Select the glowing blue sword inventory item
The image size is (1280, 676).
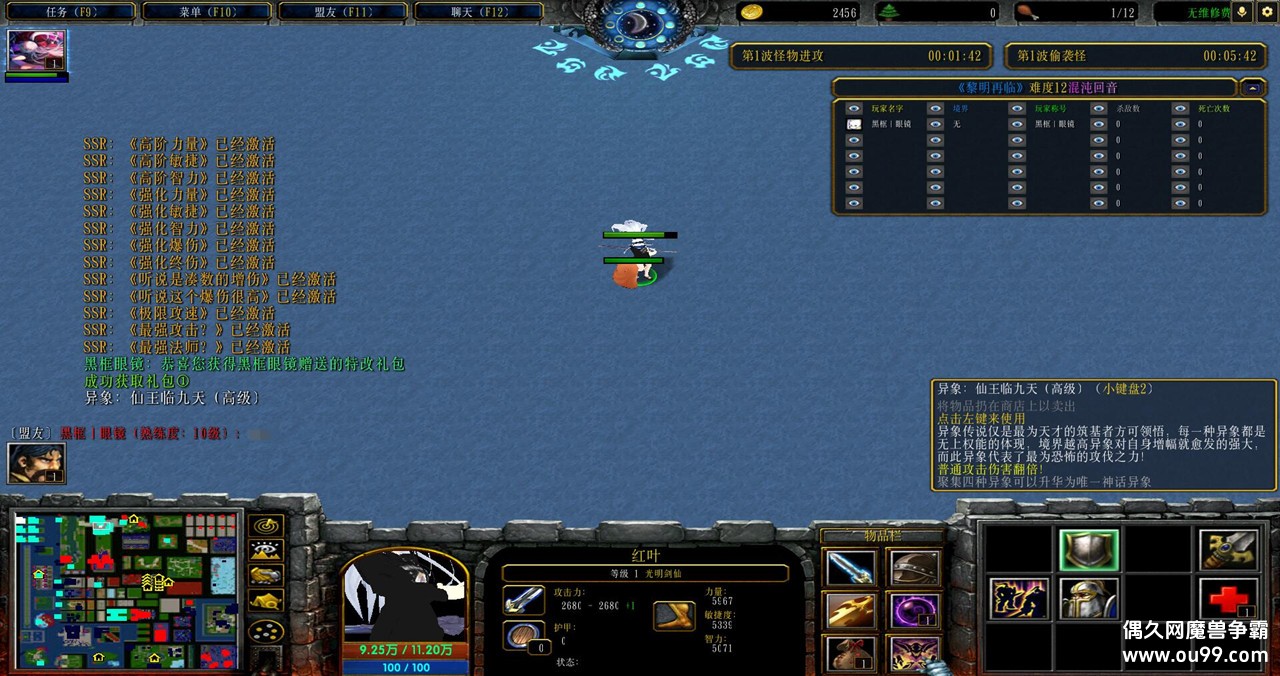[851, 568]
